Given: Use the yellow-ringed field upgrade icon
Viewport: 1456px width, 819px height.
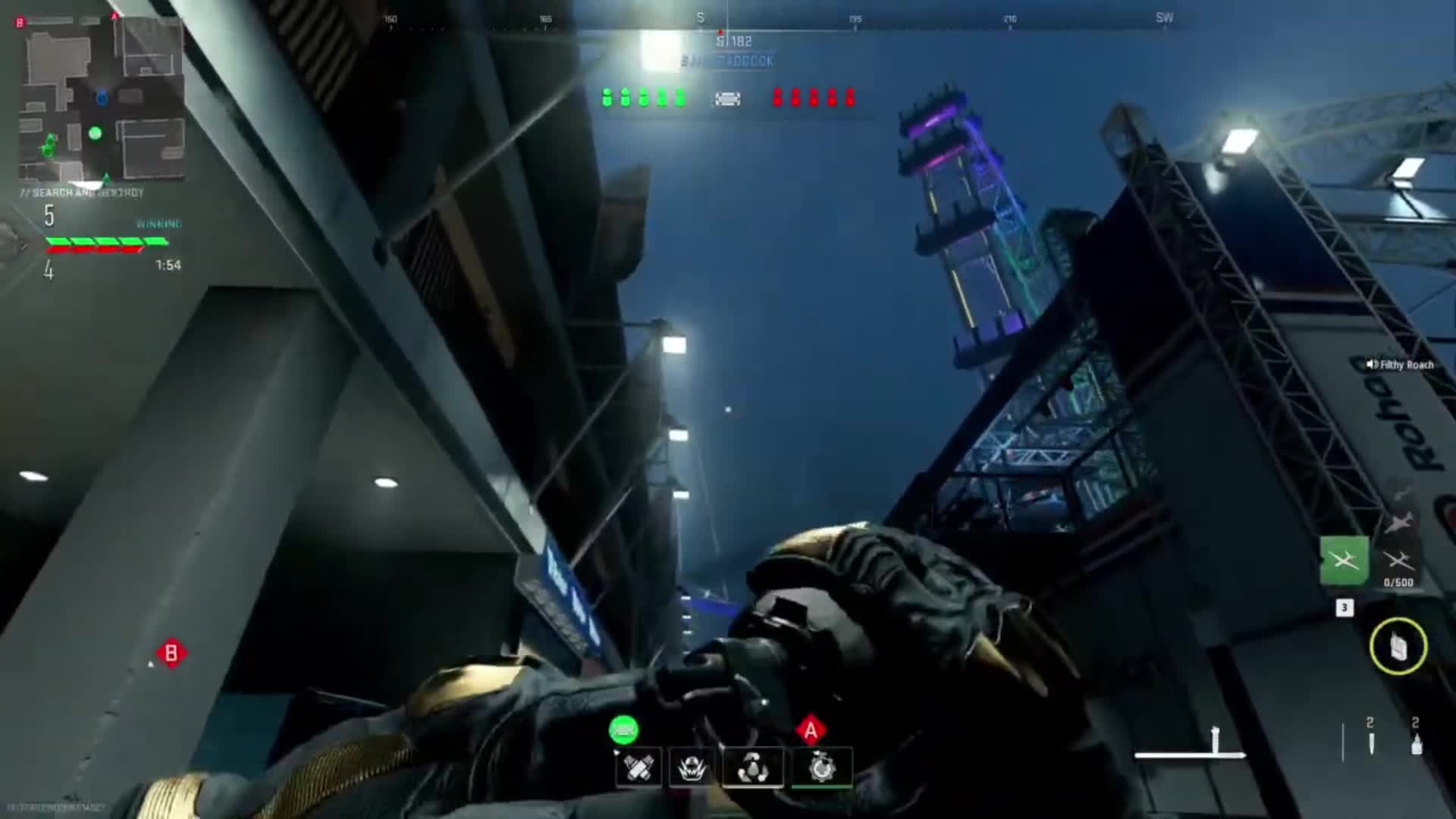Looking at the screenshot, I should coord(1398,646).
